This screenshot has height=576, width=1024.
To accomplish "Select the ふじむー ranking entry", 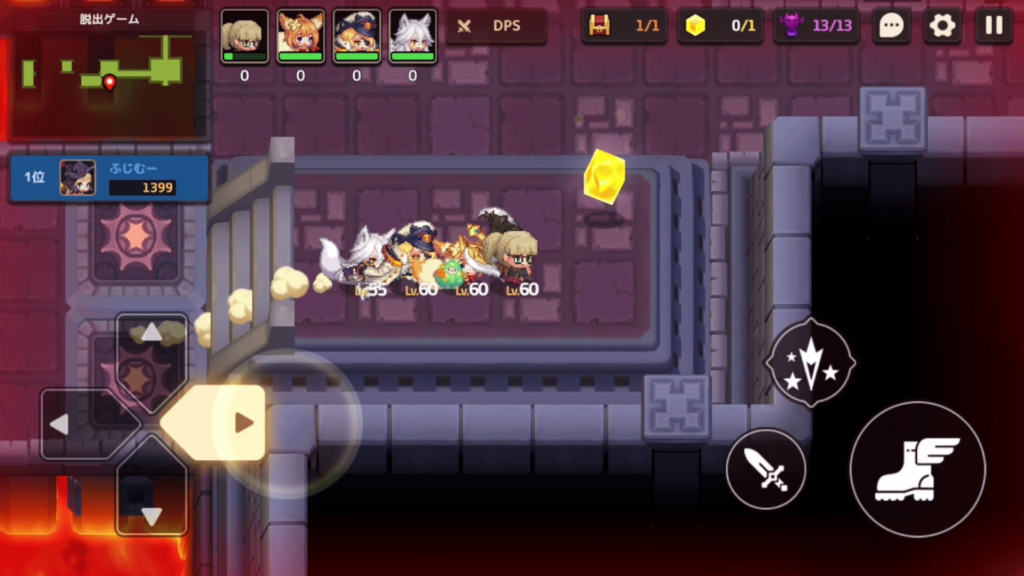I will click(x=110, y=178).
